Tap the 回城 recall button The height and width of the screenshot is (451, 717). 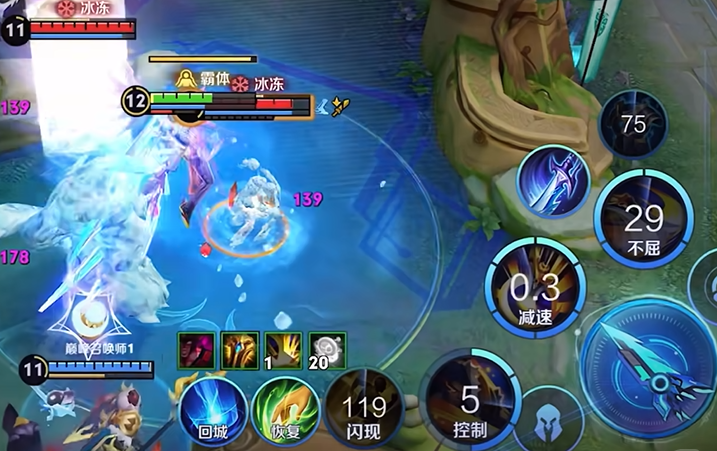(x=213, y=411)
